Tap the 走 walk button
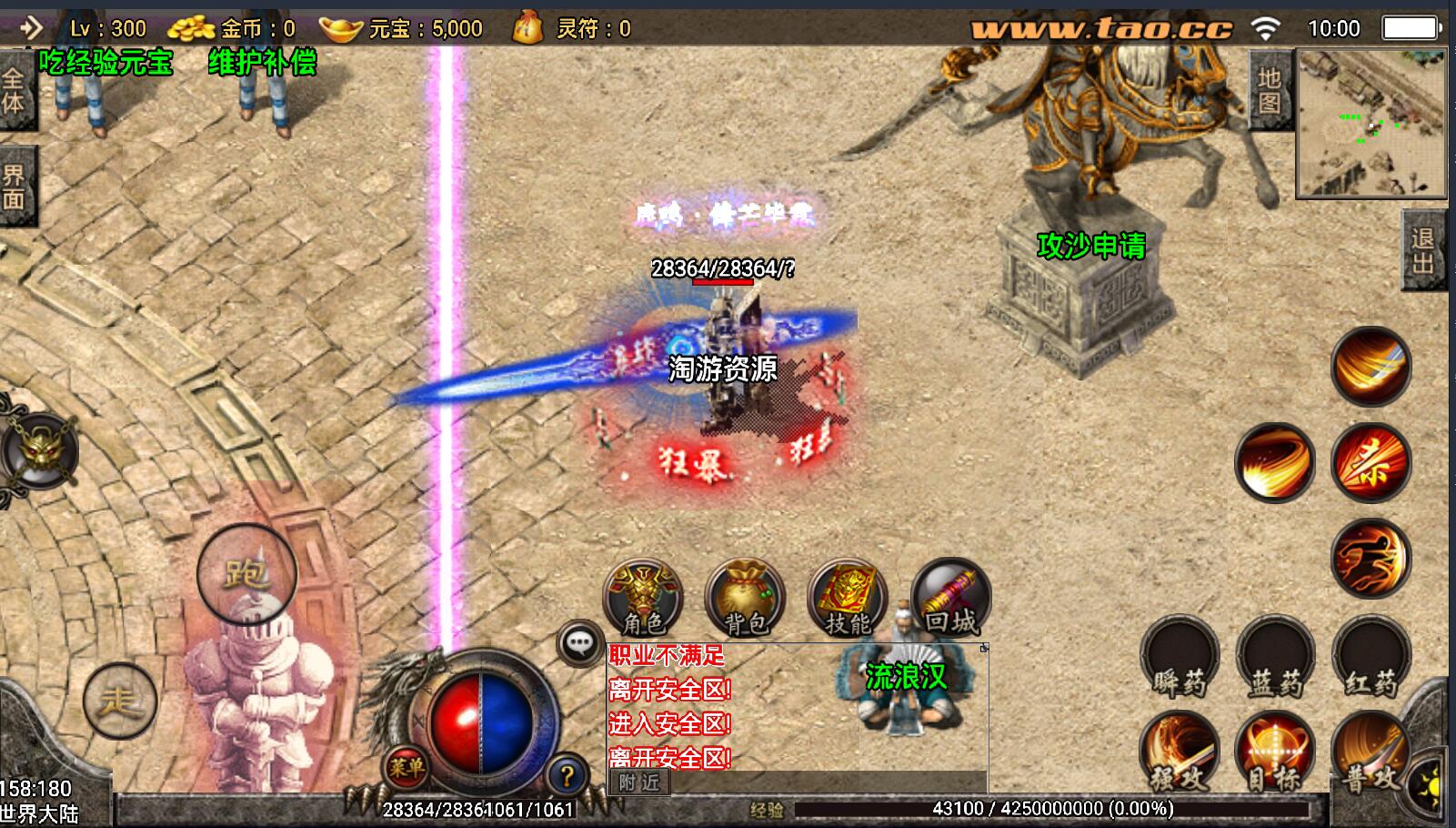The height and width of the screenshot is (828, 1456). tap(120, 700)
